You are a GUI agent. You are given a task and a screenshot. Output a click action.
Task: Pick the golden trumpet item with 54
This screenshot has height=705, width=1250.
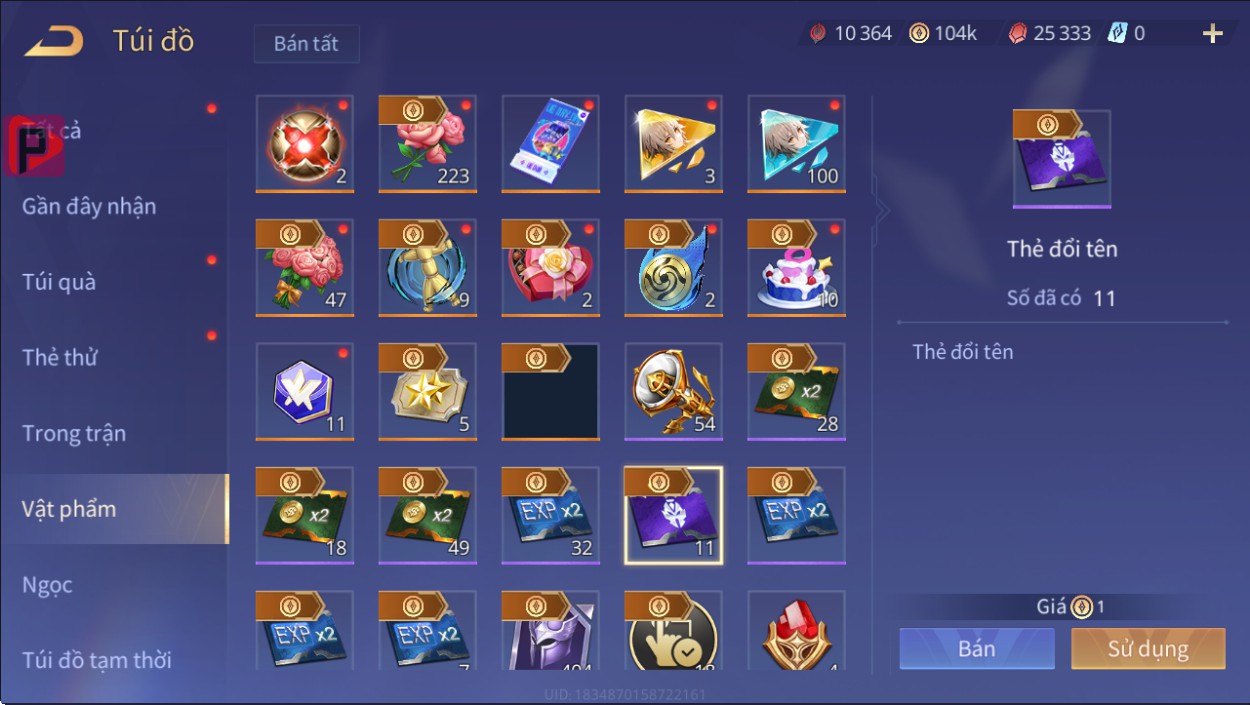pos(673,391)
